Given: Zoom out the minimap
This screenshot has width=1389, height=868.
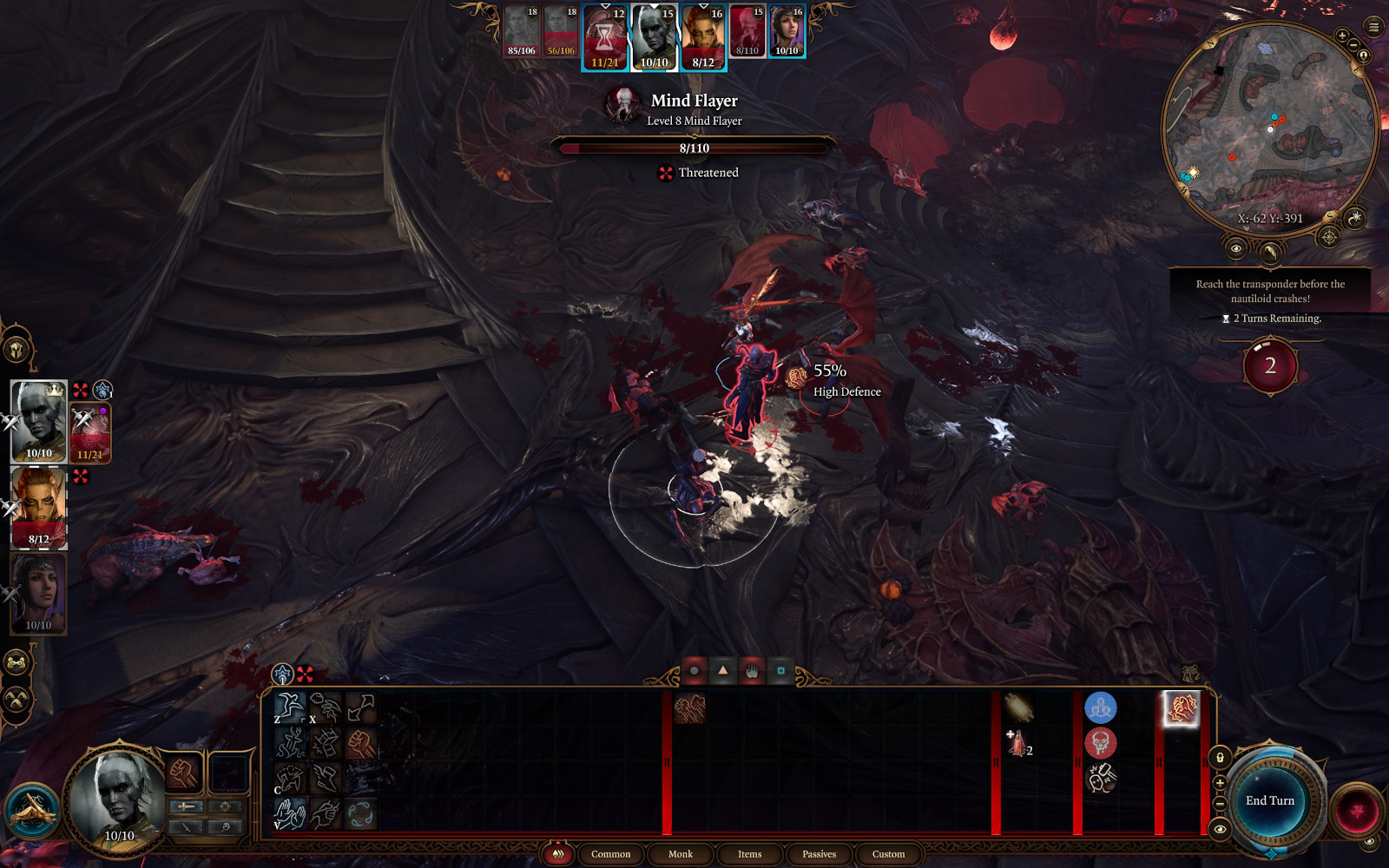Looking at the screenshot, I should coord(1353,45).
